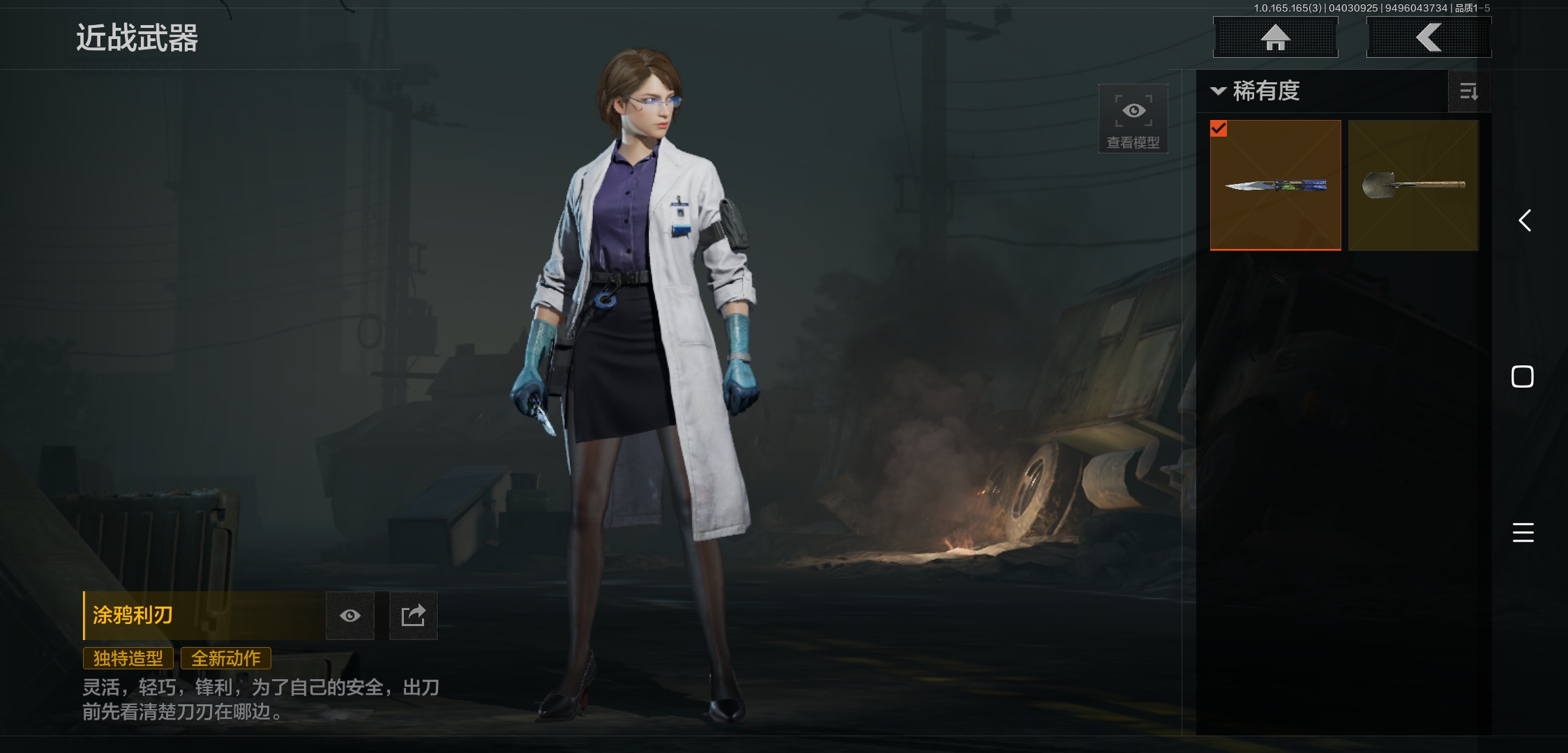Preview 涂鸦利刃 with the eye button
This screenshot has height=753, width=1568.
(350, 616)
